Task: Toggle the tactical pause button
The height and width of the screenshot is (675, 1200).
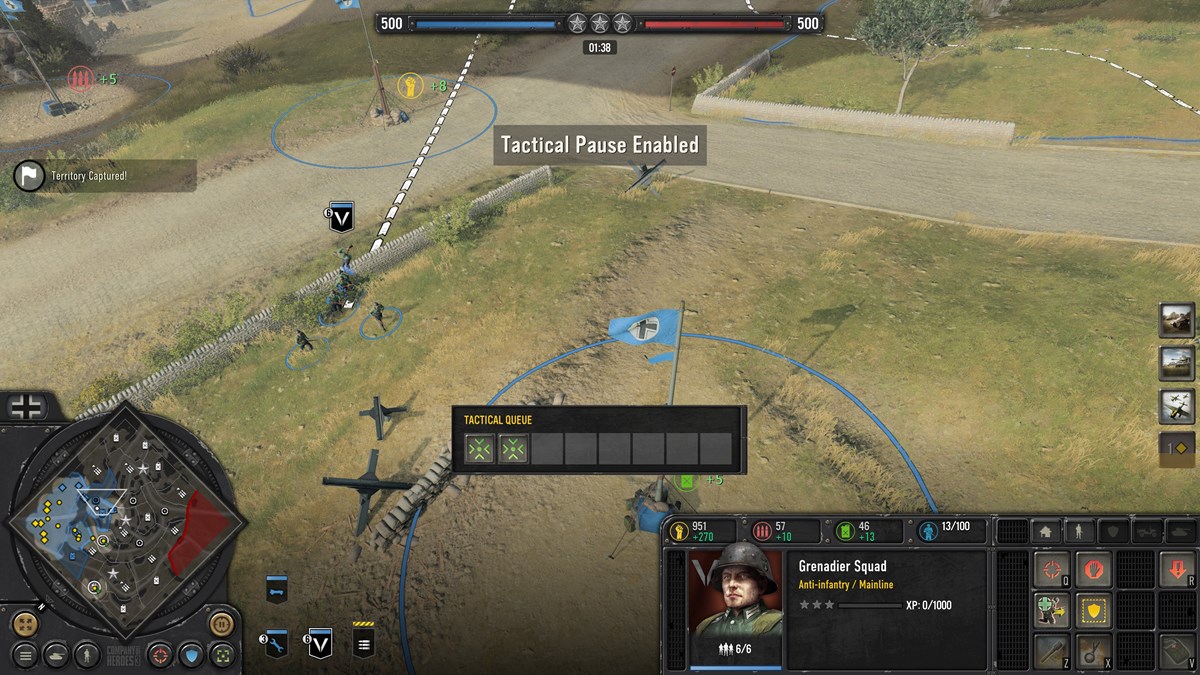Action: 223,626
